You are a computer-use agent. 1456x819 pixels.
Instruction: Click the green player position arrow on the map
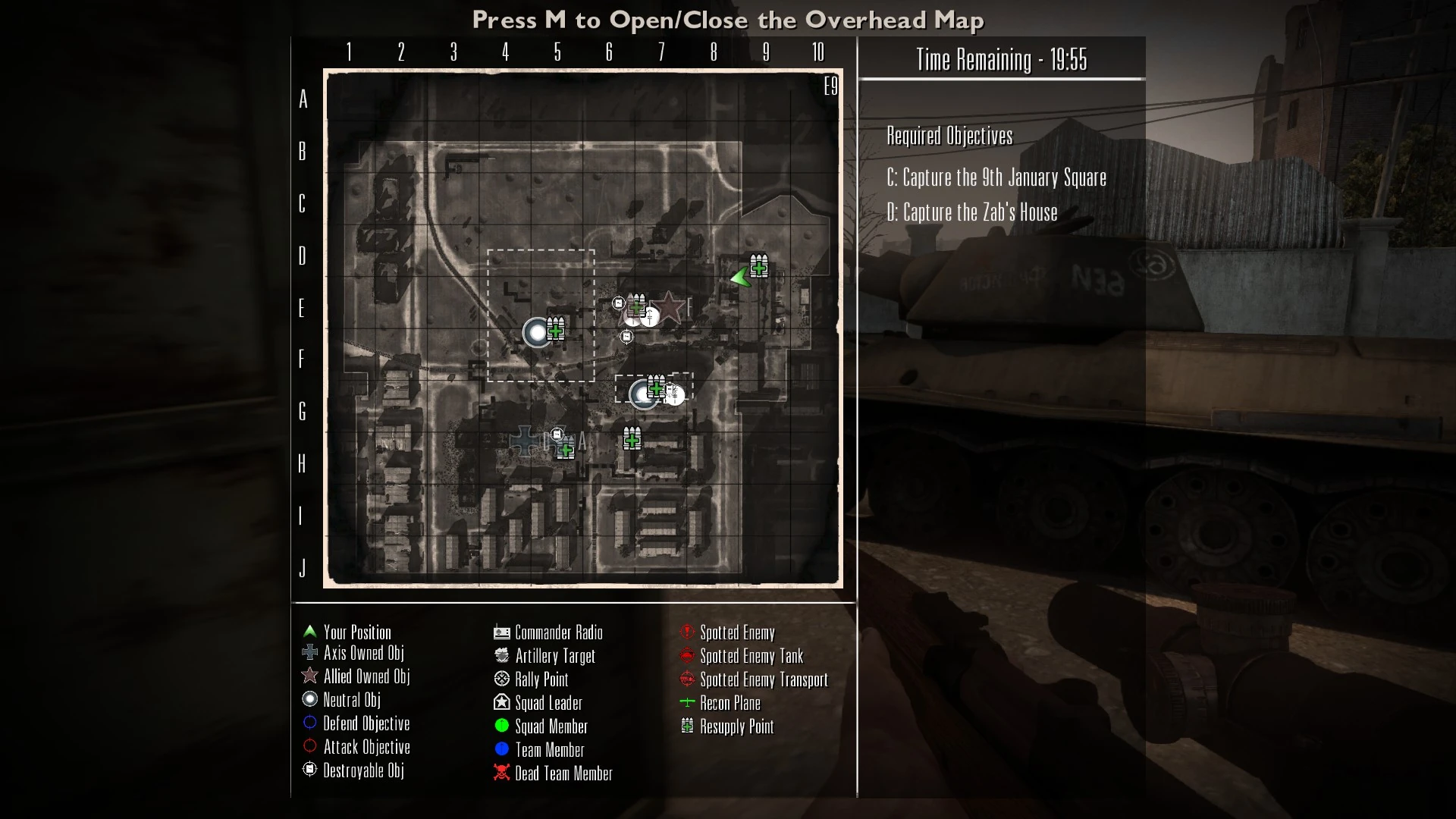tap(741, 278)
